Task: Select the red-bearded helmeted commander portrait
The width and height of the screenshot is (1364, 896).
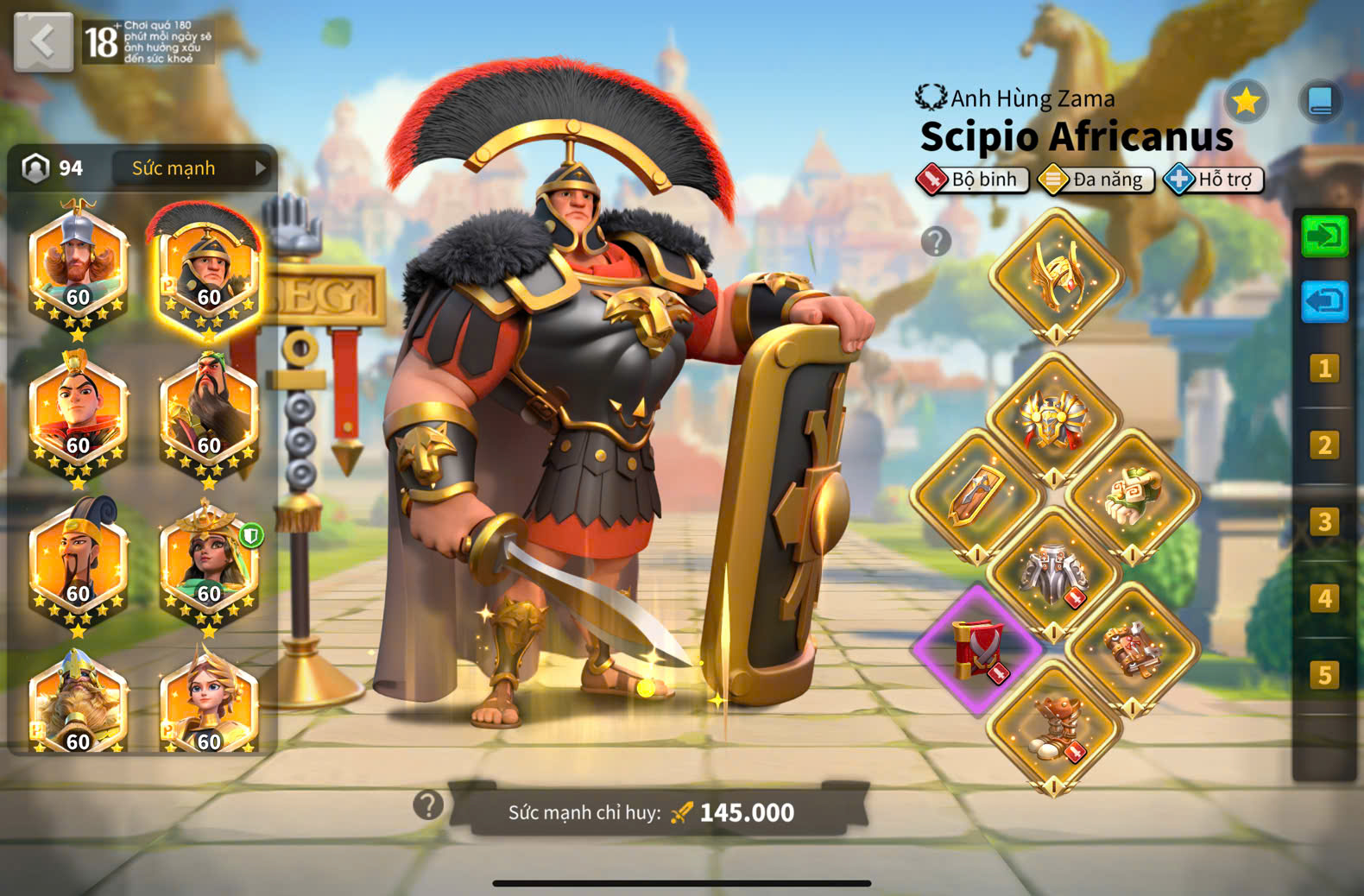Action: pyautogui.click(x=78, y=264)
